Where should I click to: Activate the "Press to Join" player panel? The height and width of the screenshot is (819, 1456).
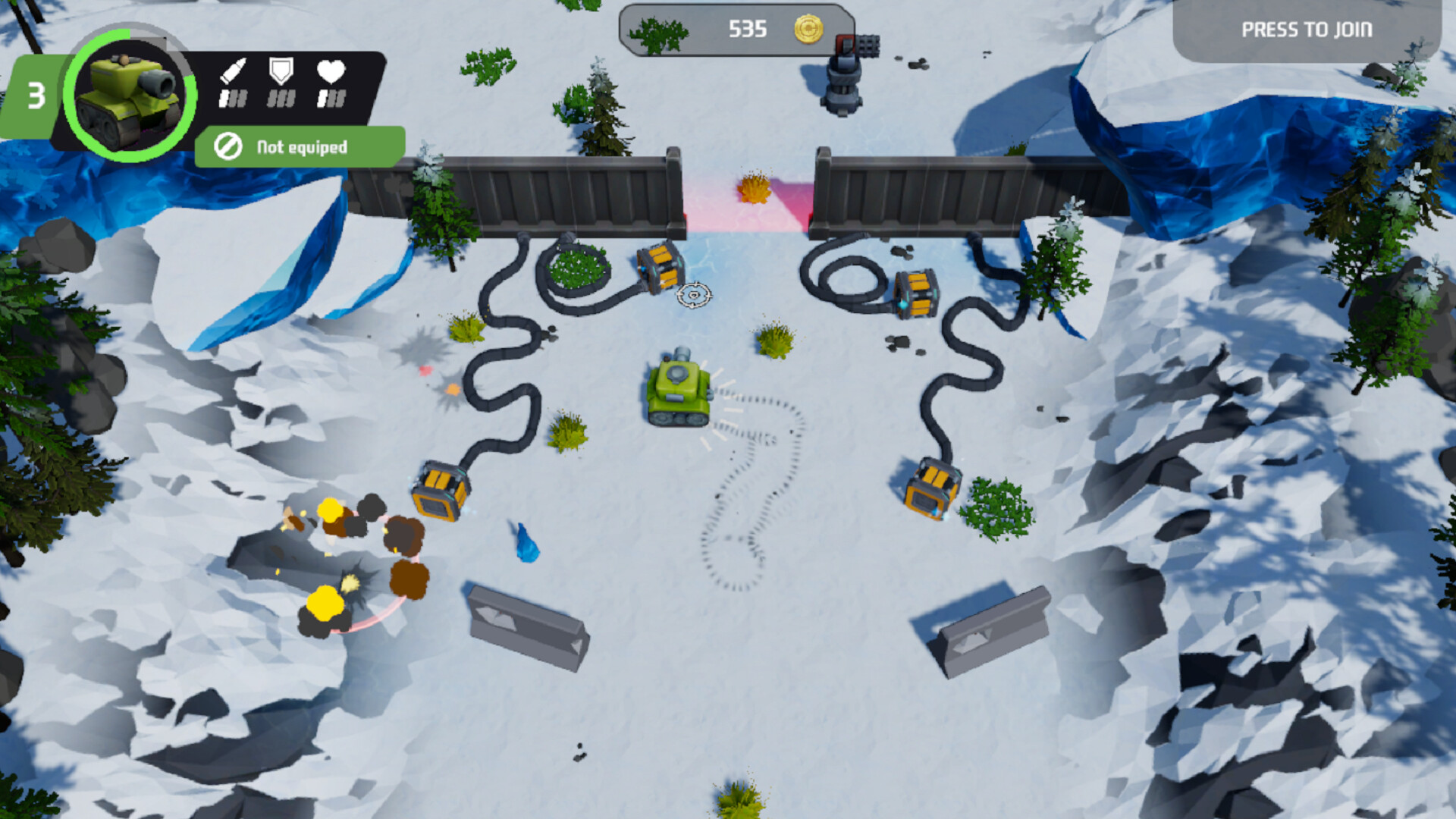[x=1306, y=30]
